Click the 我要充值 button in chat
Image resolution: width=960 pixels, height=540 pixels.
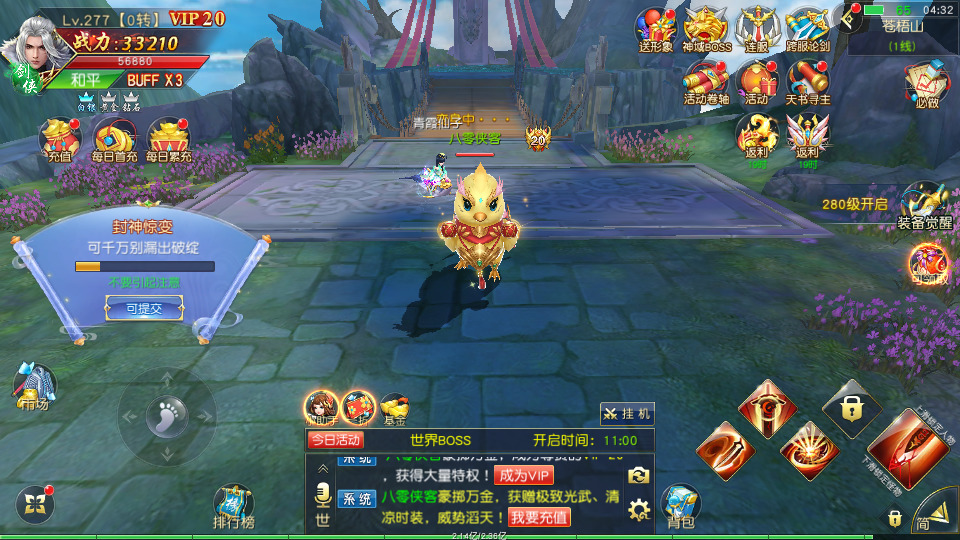point(539,517)
